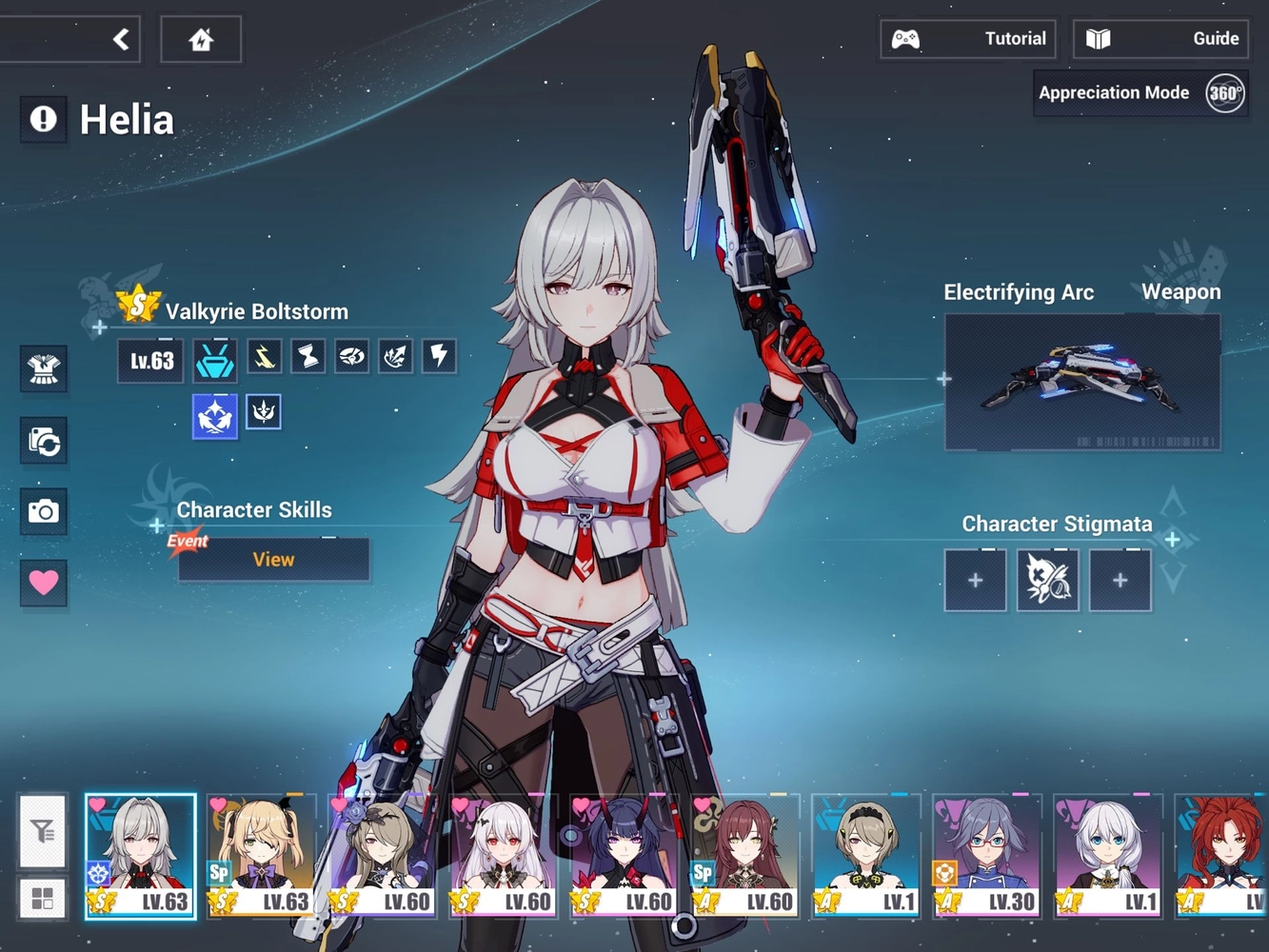Expand the right empty stigmata slot
The width and height of the screenshot is (1269, 952).
click(1120, 579)
